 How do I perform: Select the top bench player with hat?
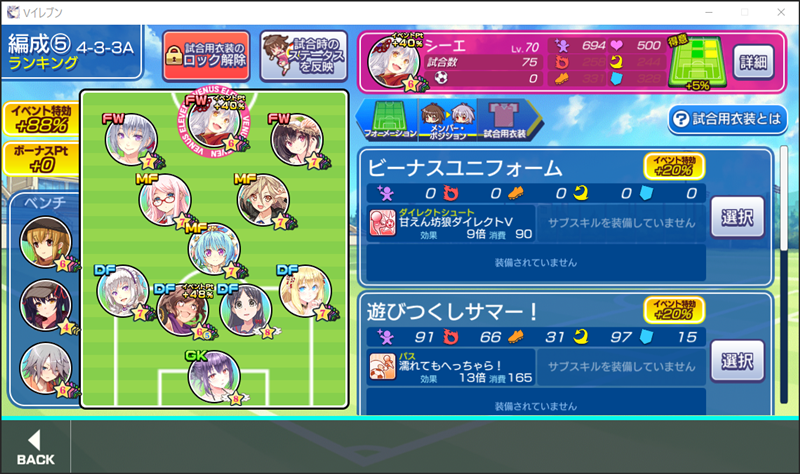(45, 242)
